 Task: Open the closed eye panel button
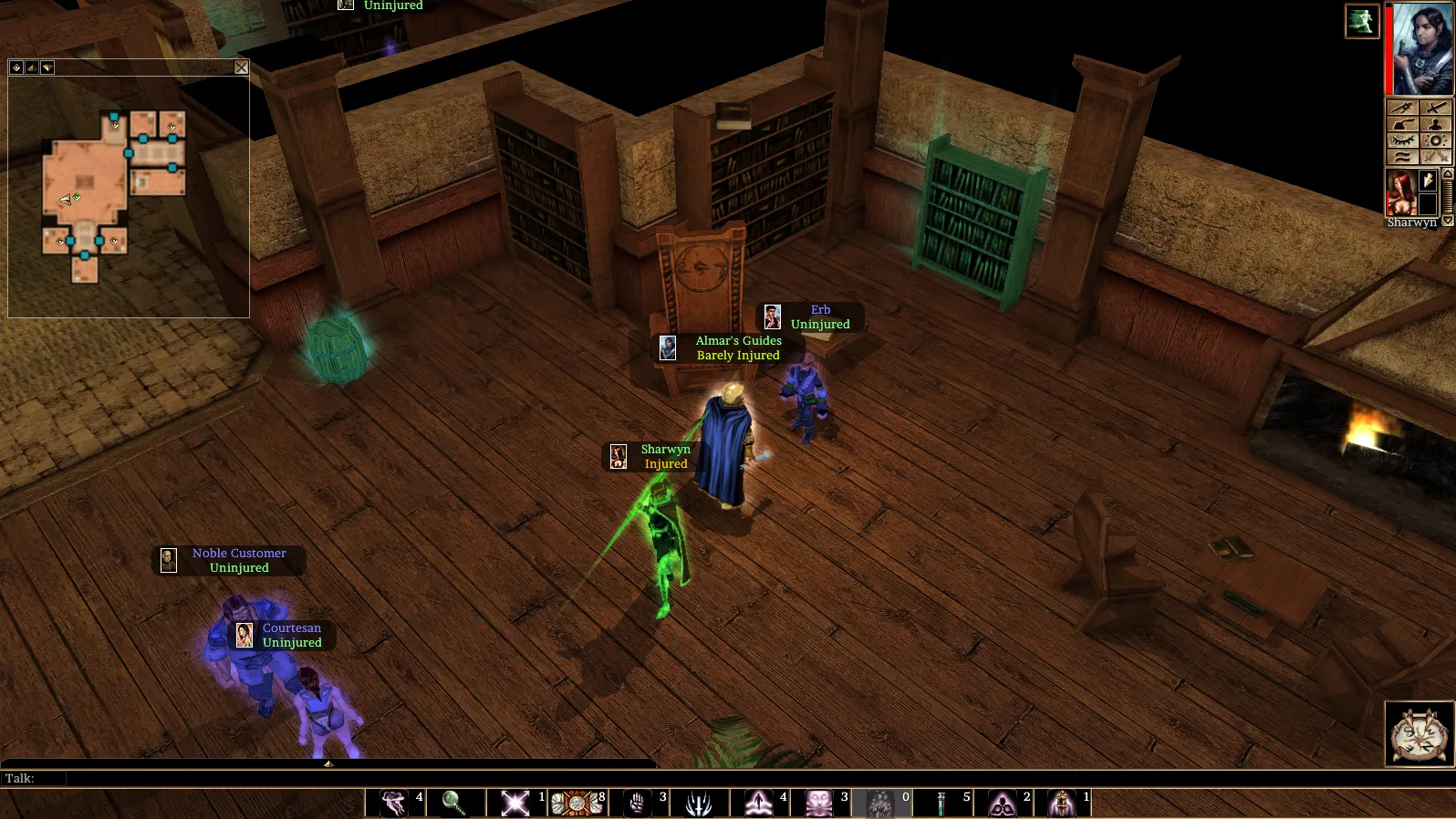(x=1402, y=140)
